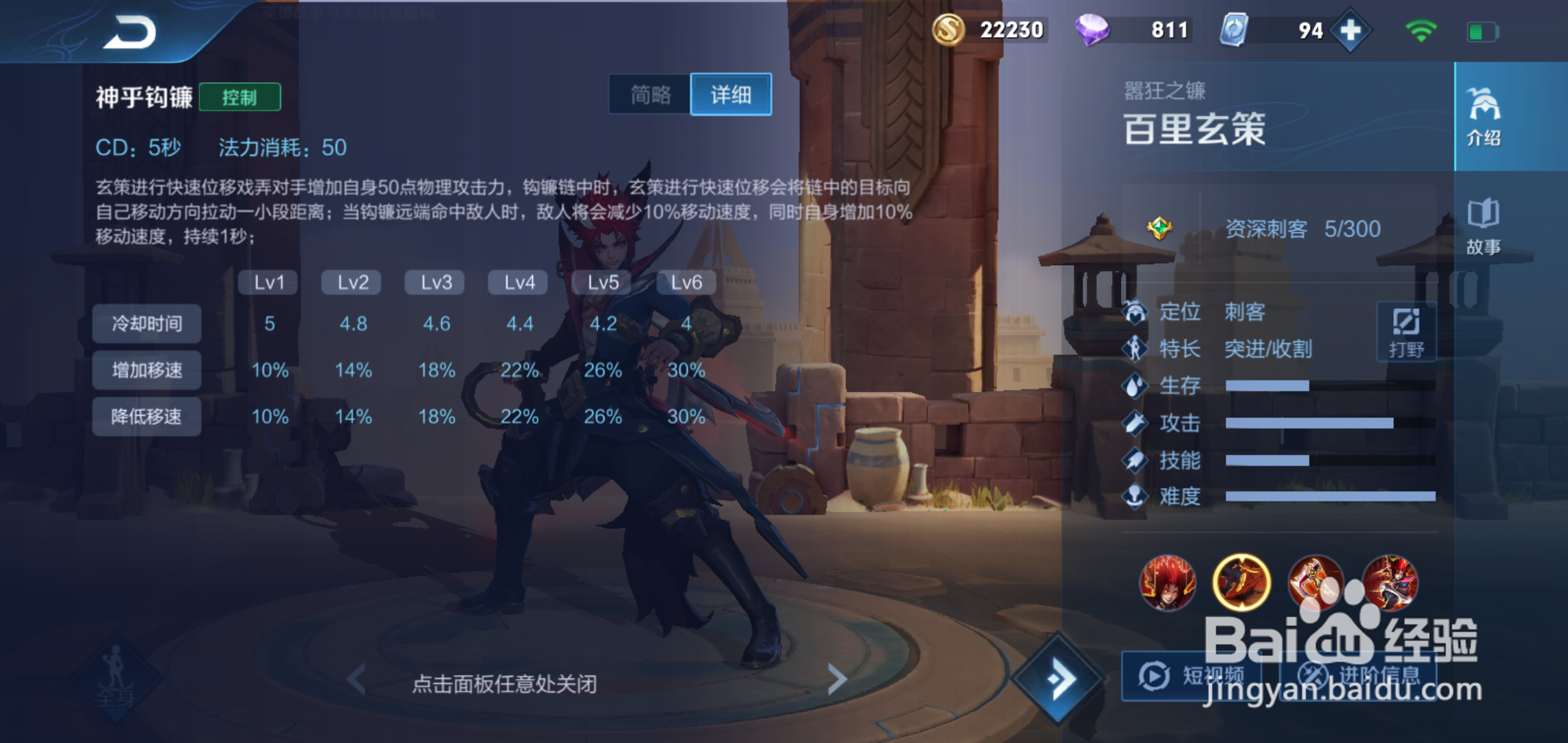
Task: Switch to the 简略 brief tab
Action: click(650, 95)
